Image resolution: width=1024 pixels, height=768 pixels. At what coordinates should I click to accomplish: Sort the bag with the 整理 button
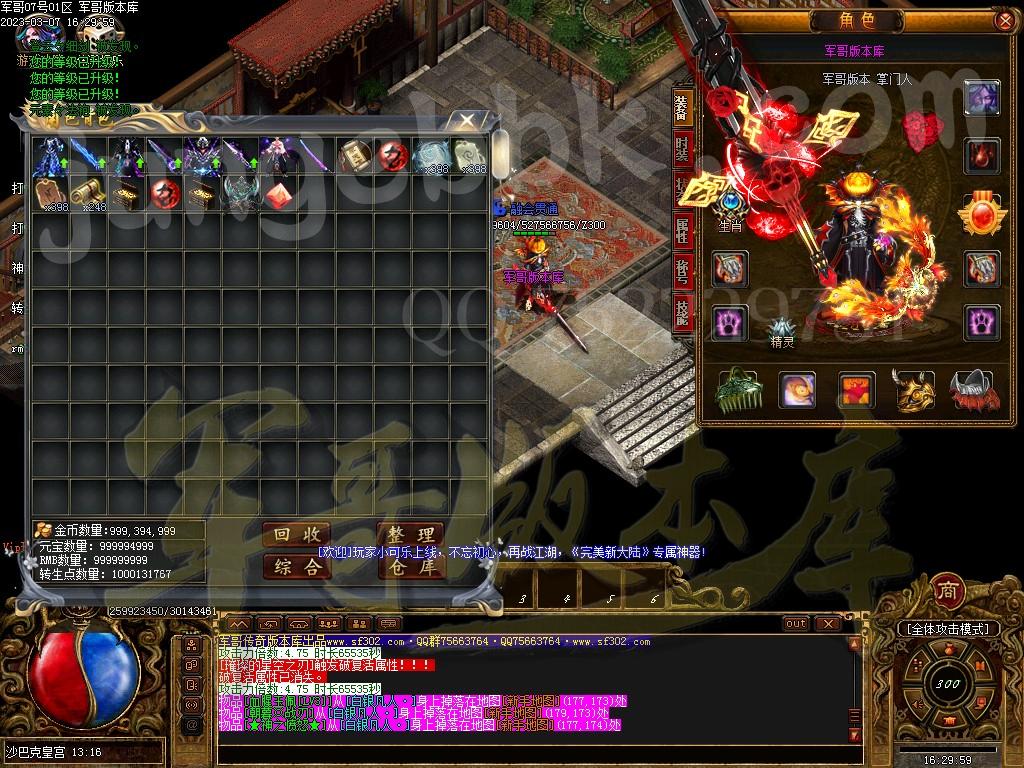point(410,536)
